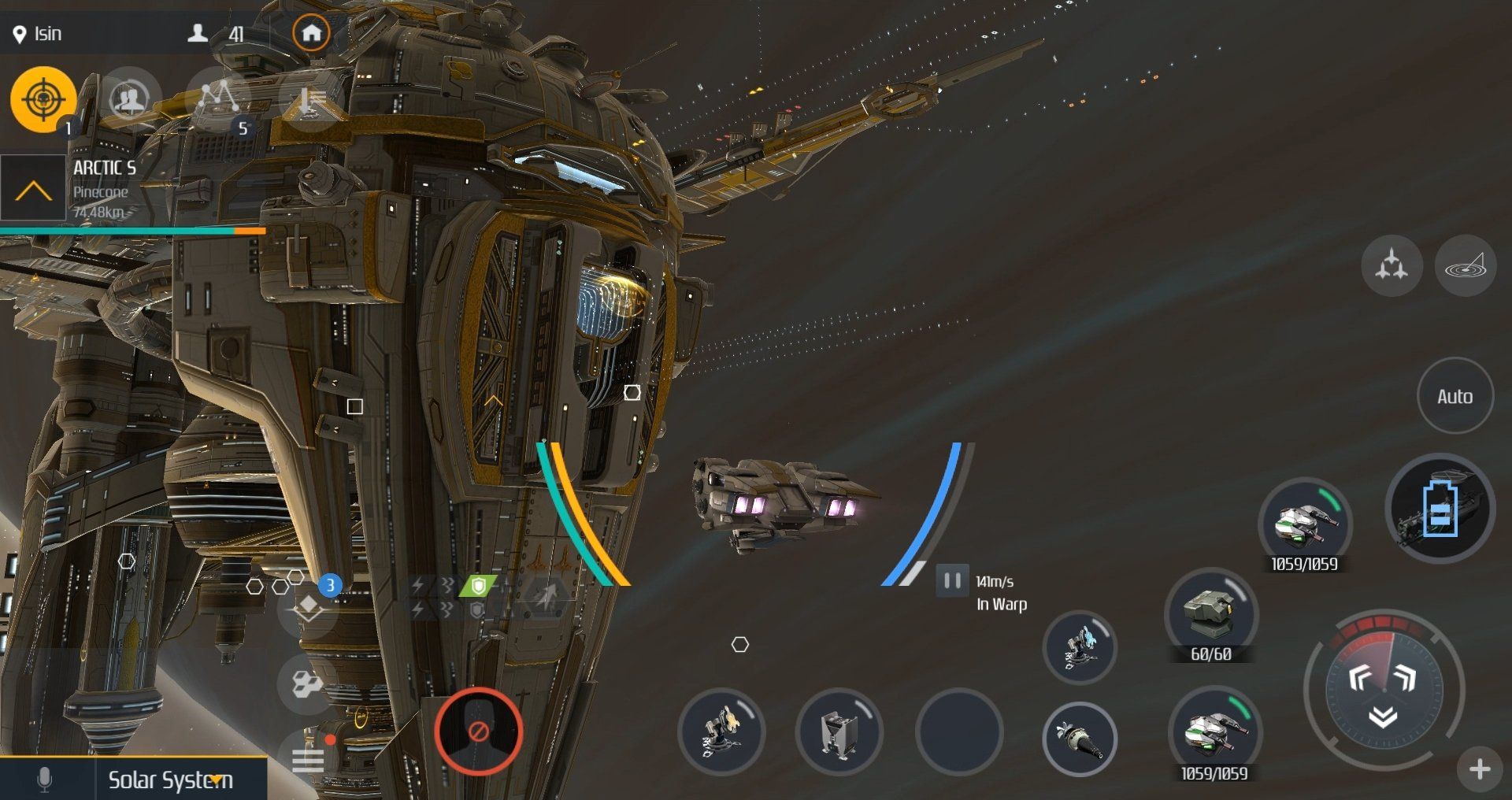Open the Isin location info
The image size is (1512, 800).
coord(38,34)
